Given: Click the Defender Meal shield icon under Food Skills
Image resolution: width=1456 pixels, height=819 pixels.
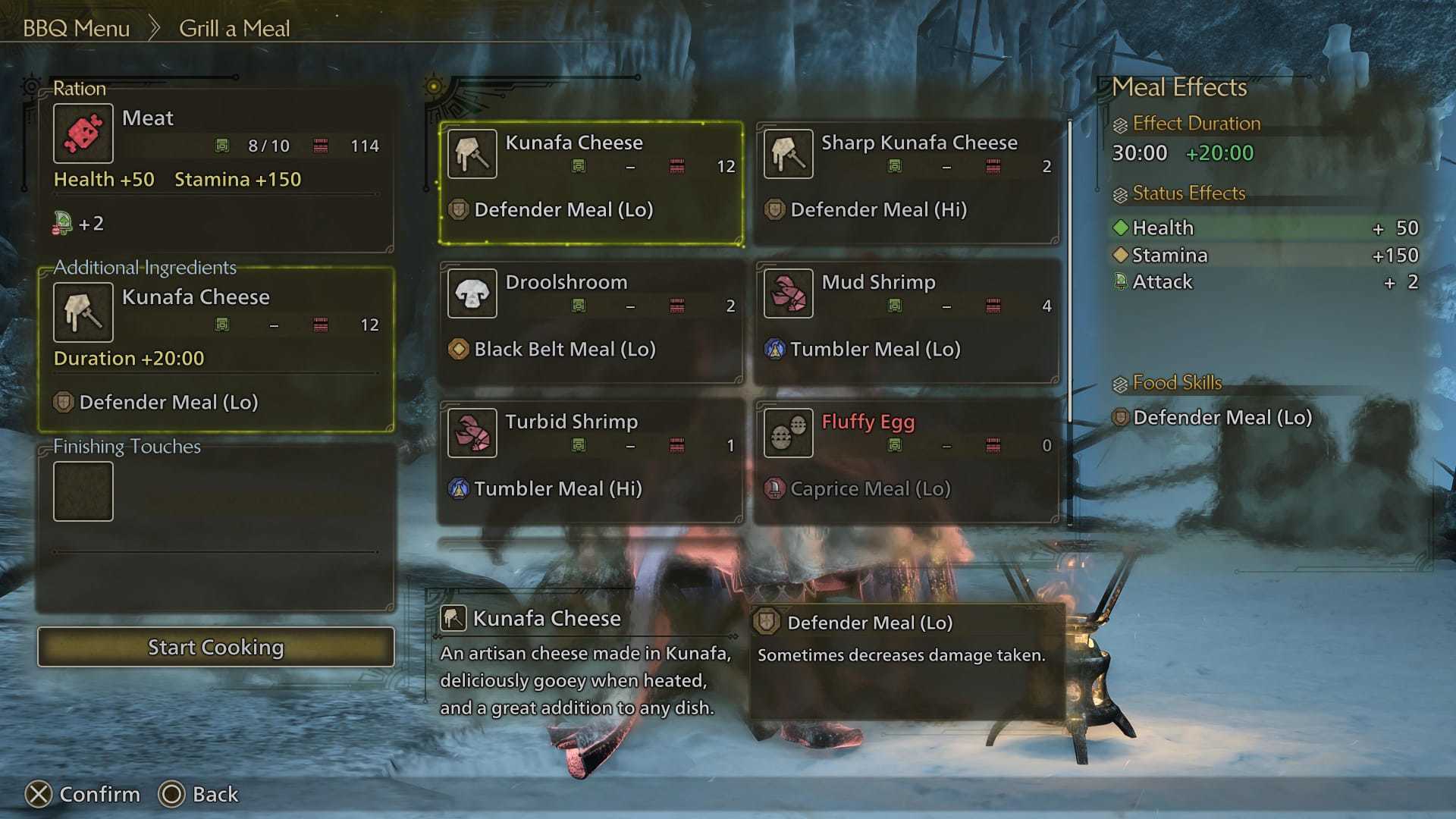Looking at the screenshot, I should (1119, 418).
